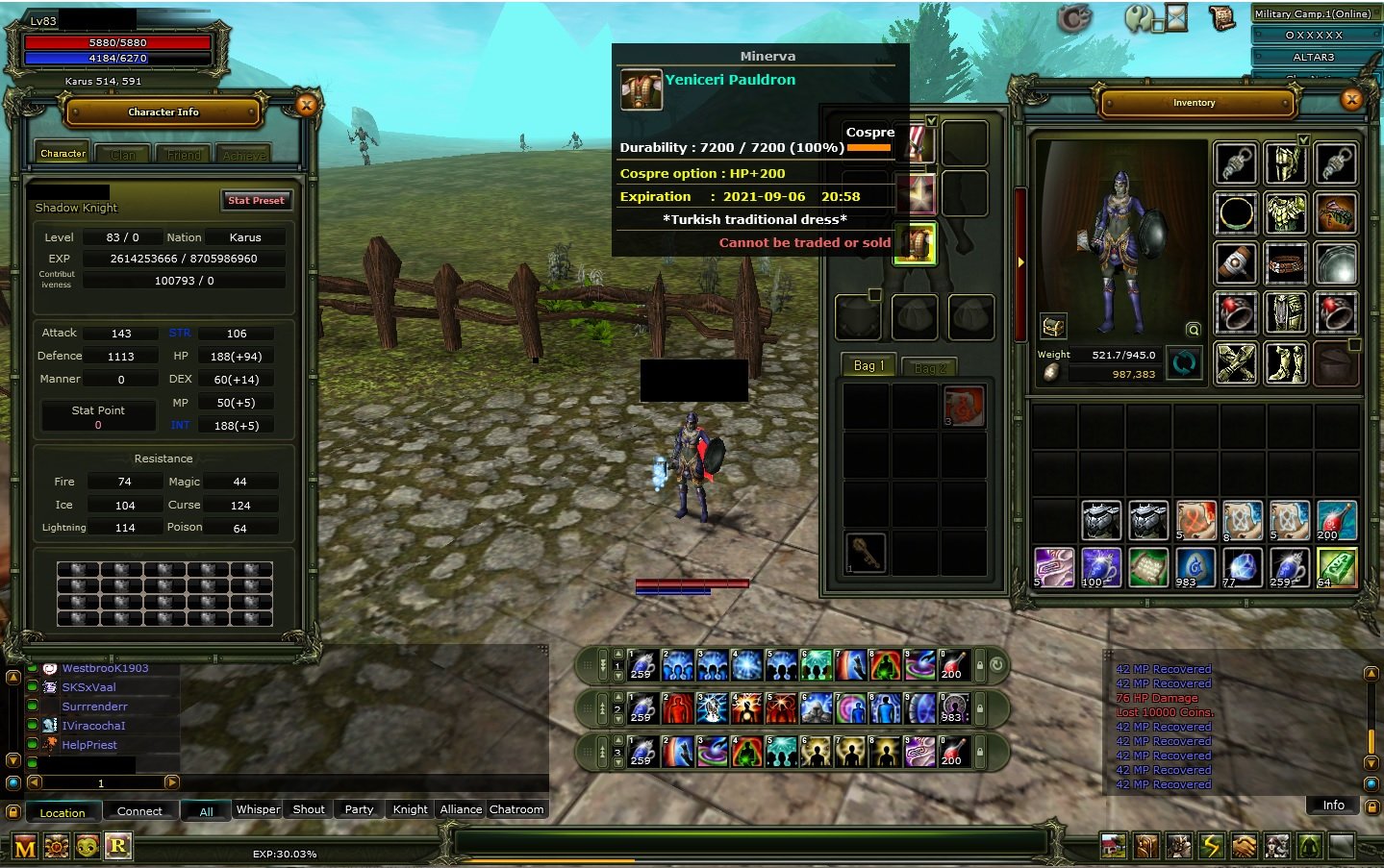Image resolution: width=1384 pixels, height=868 pixels.
Task: Click the orange expander arrow beside the Cospre panel
Action: click(1019, 261)
